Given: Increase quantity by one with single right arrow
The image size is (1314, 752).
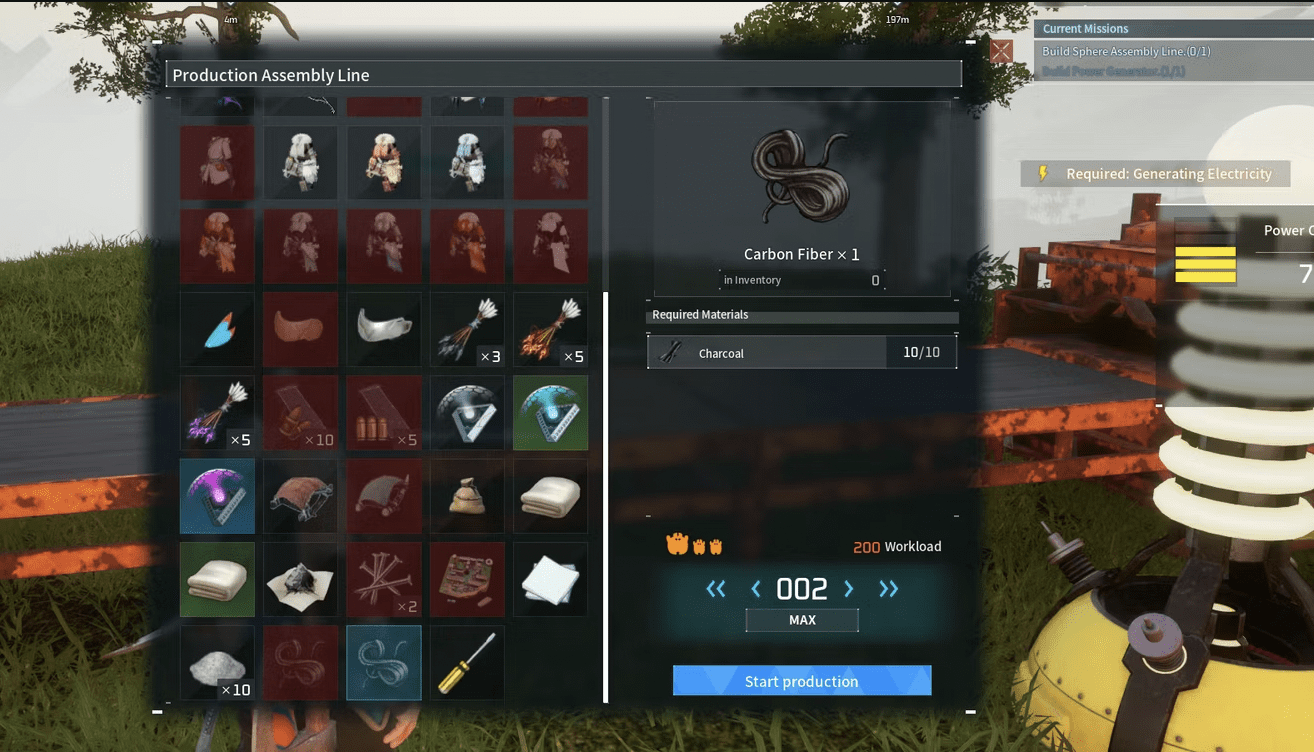Looking at the screenshot, I should (849, 589).
